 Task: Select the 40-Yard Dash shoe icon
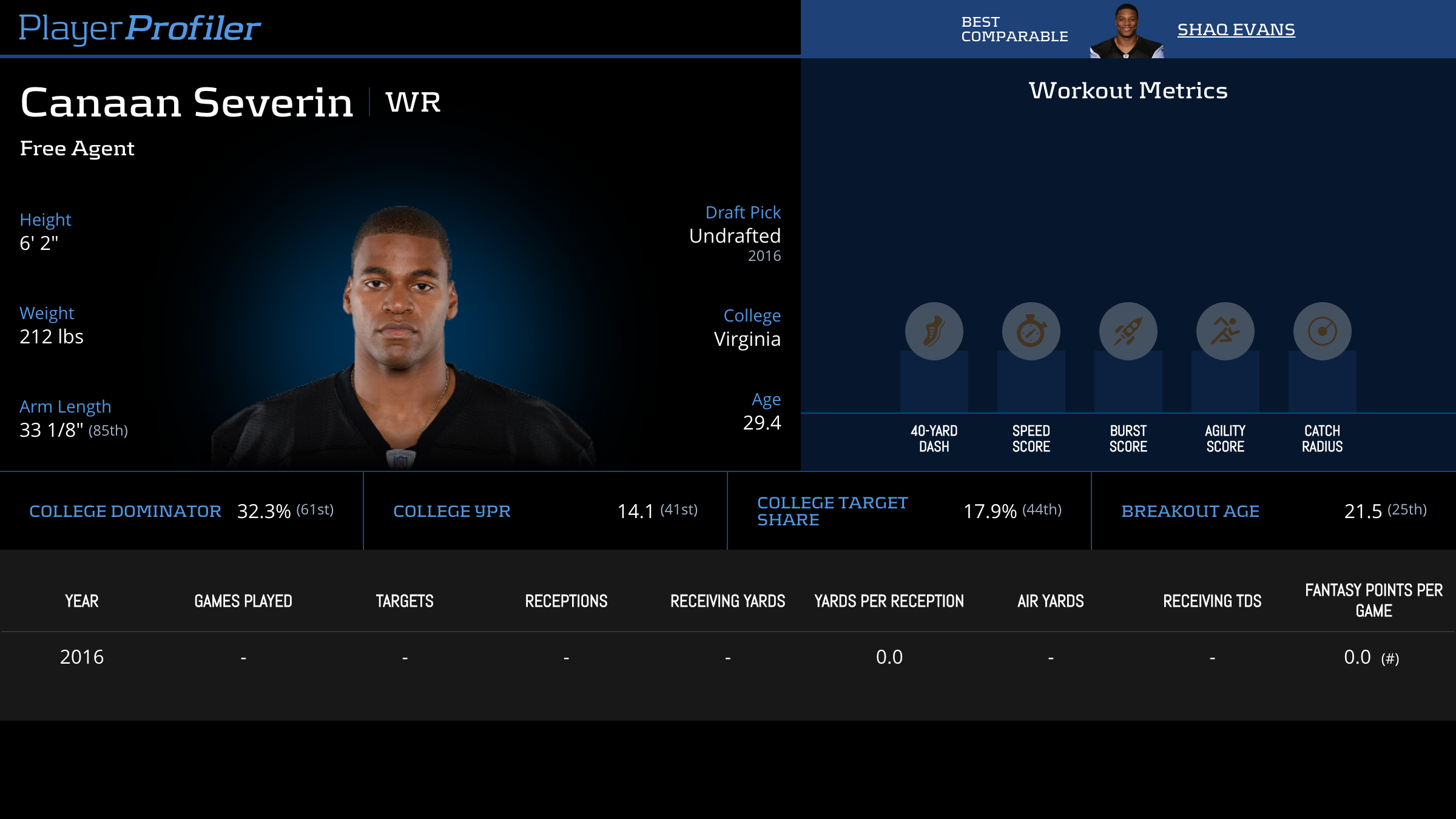tap(934, 331)
